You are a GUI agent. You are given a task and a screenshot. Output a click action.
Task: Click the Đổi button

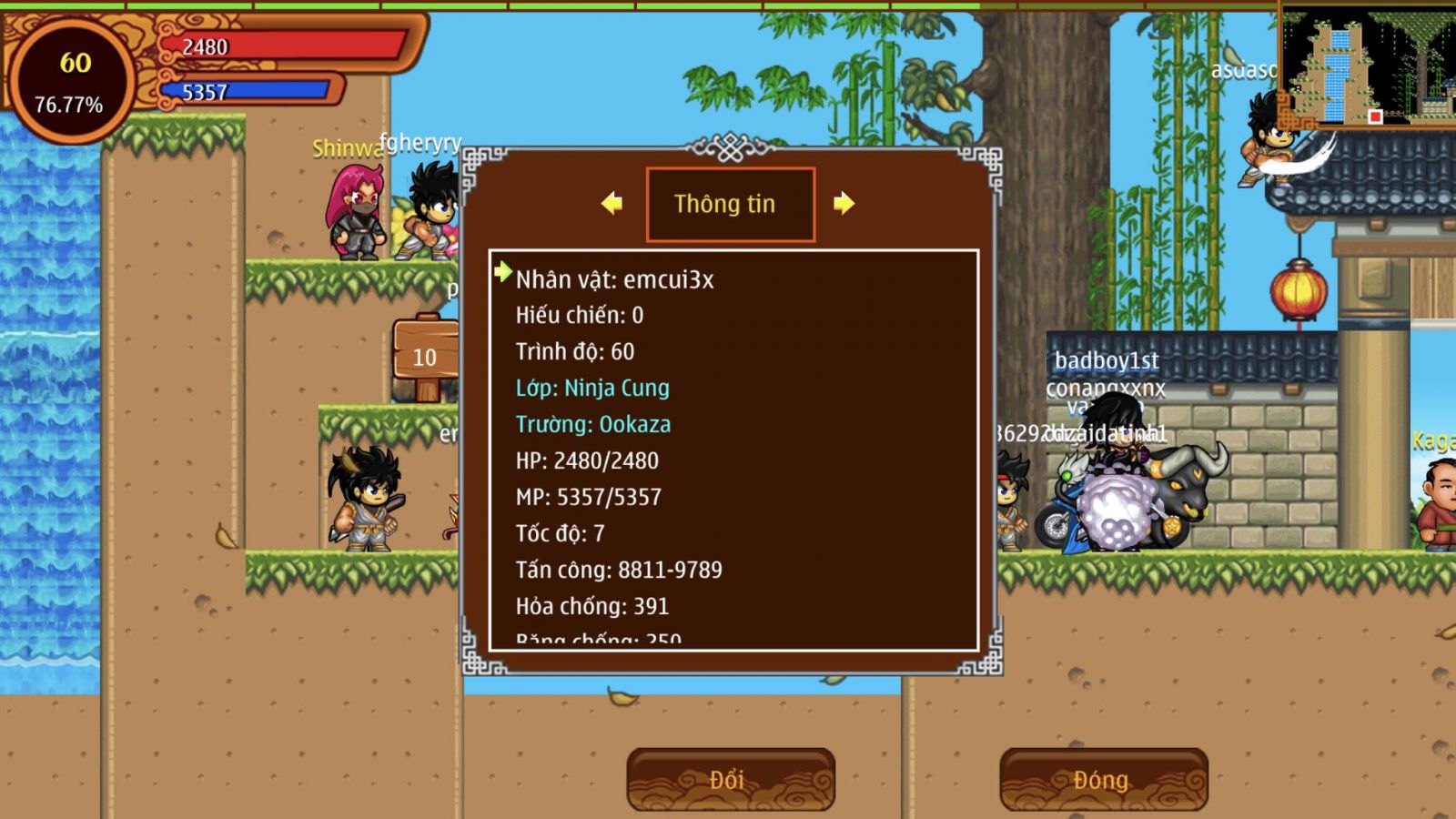[730, 780]
